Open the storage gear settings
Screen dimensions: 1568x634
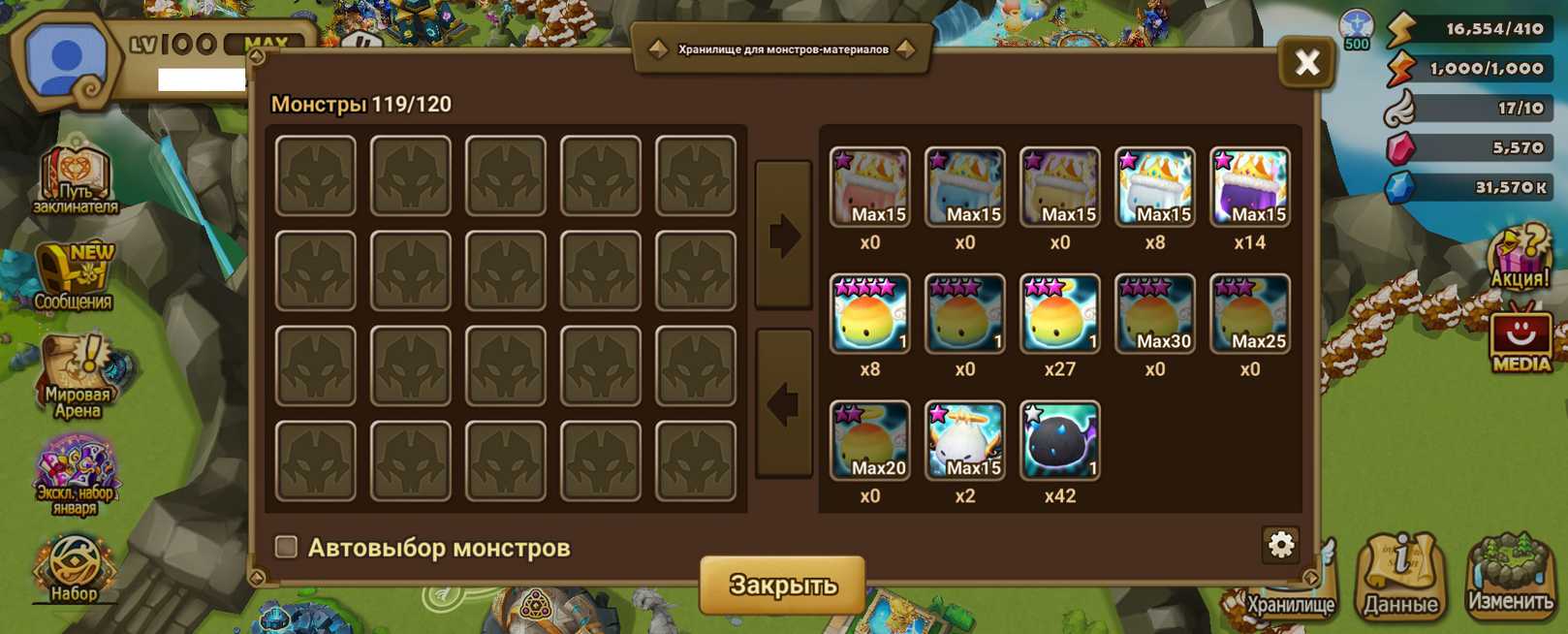click(1280, 545)
